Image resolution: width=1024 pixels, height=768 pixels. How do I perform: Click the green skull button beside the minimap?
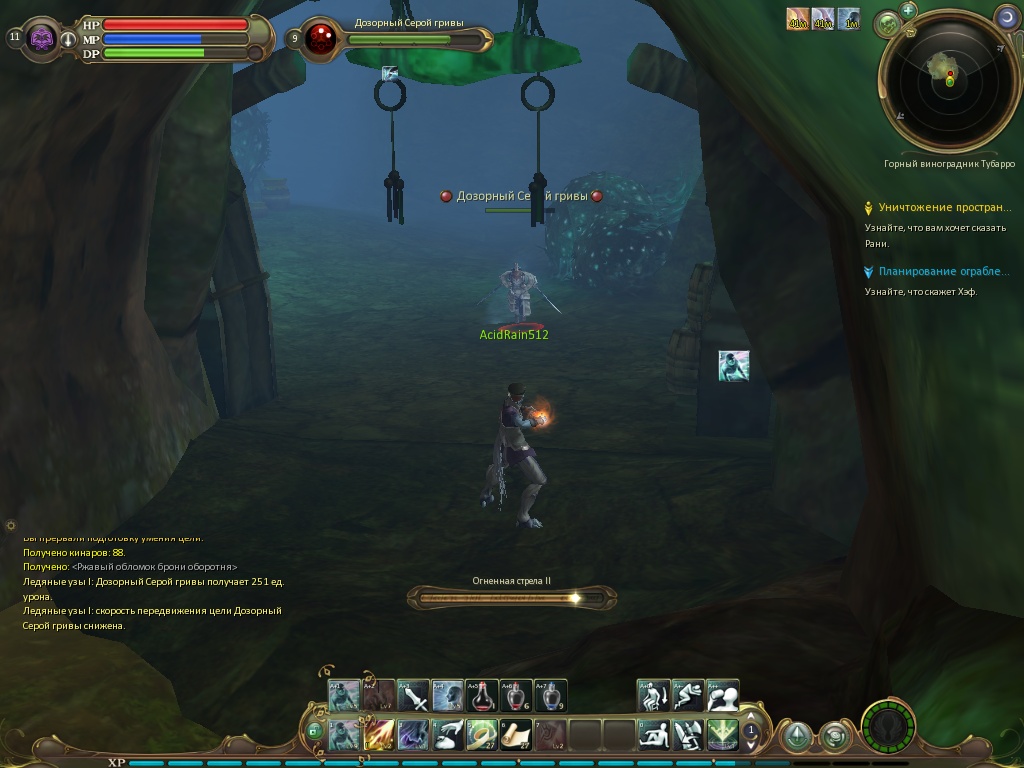887,24
